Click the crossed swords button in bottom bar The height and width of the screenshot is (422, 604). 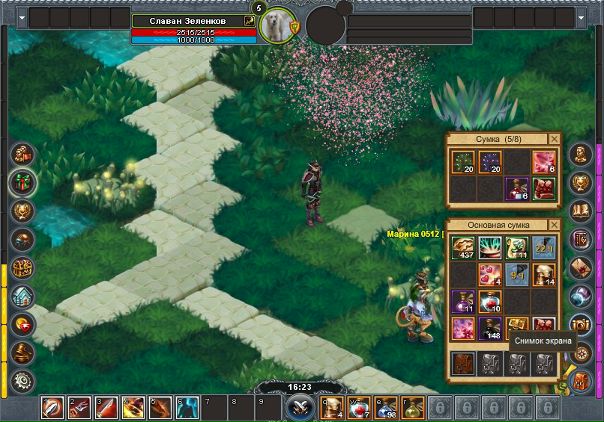[300, 407]
